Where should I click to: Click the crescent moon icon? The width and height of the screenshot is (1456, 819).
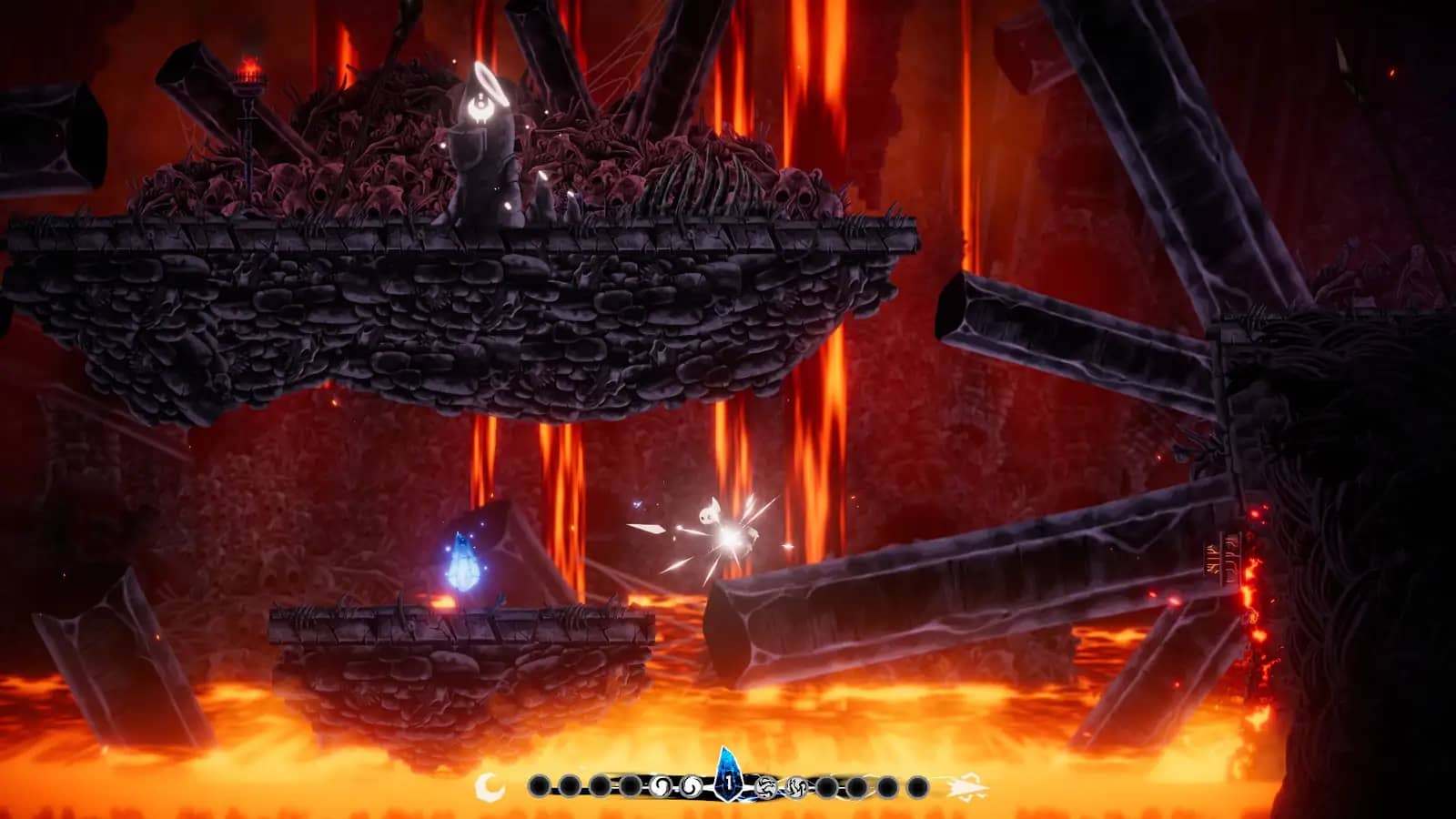(490, 785)
